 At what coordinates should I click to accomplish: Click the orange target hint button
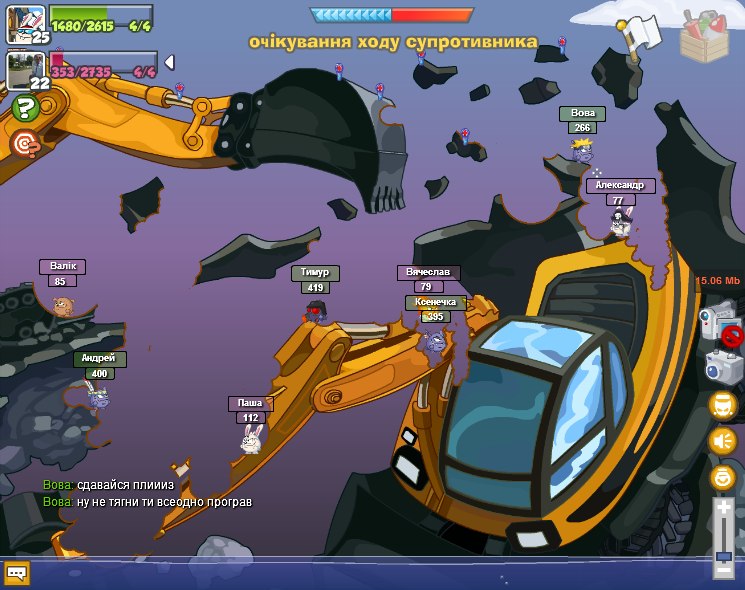coord(25,144)
